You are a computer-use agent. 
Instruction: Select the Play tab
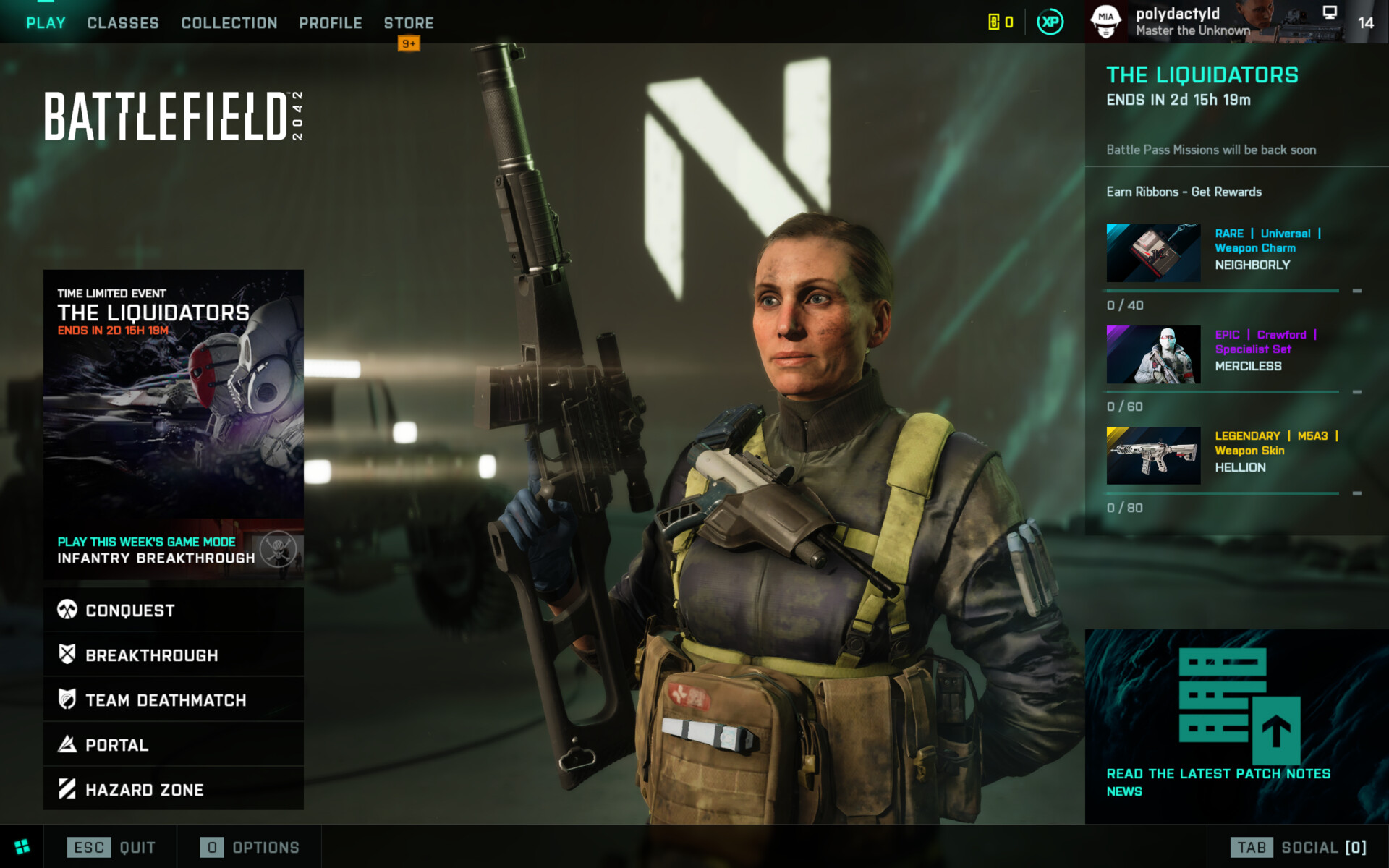coord(46,23)
